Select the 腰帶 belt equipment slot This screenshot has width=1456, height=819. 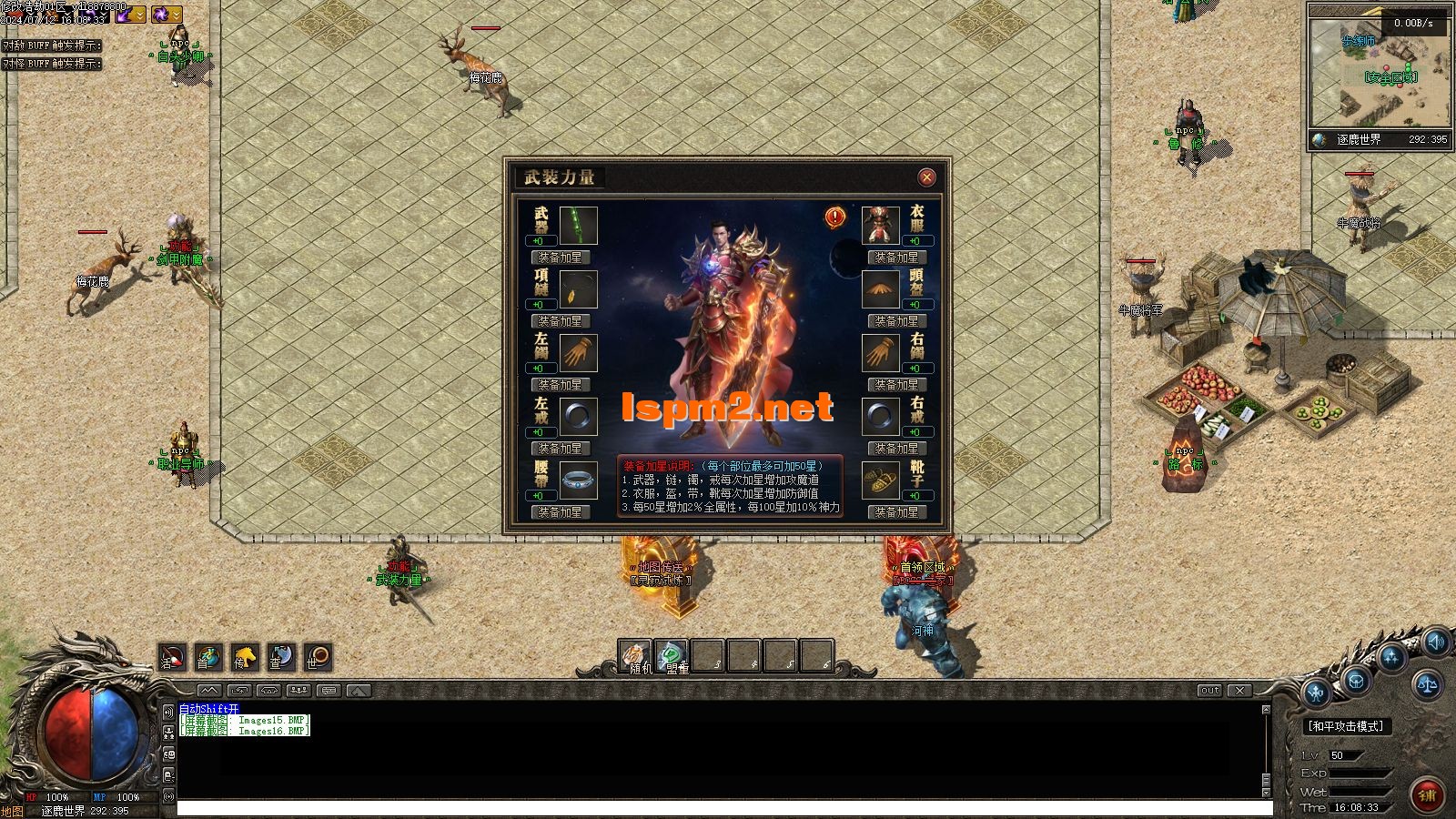[578, 480]
